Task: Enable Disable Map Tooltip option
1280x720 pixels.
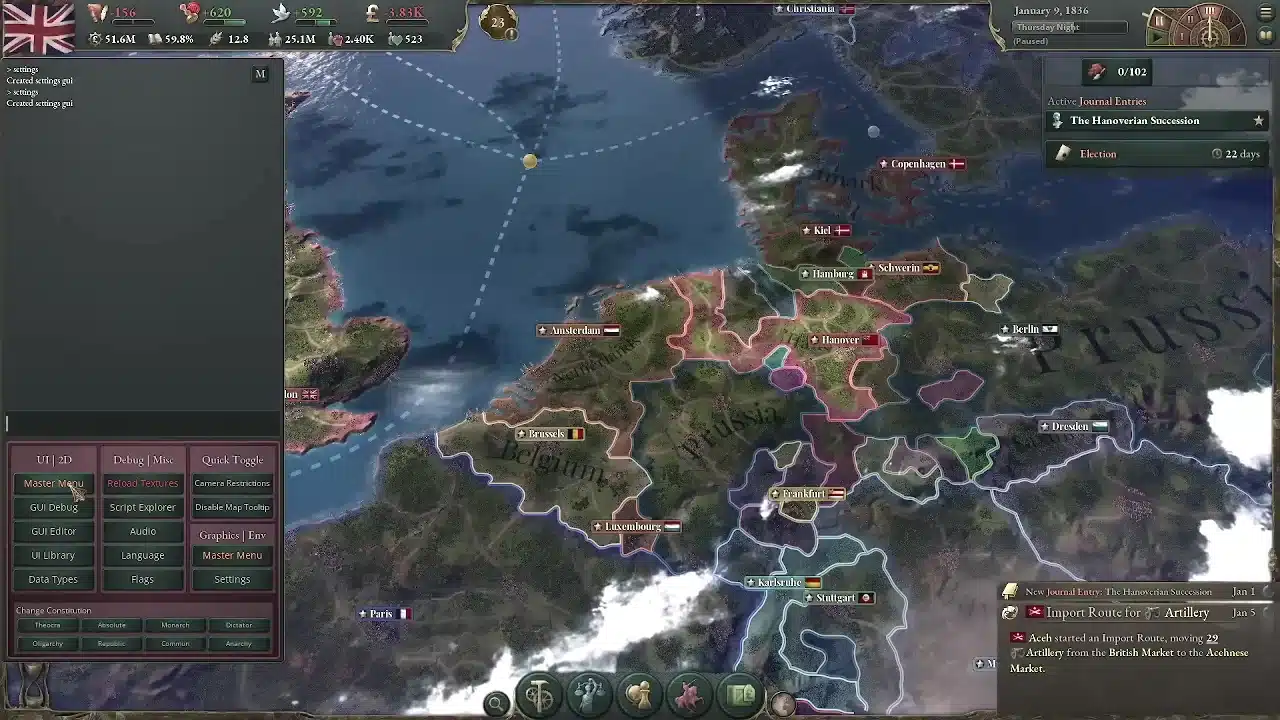Action: [x=232, y=507]
